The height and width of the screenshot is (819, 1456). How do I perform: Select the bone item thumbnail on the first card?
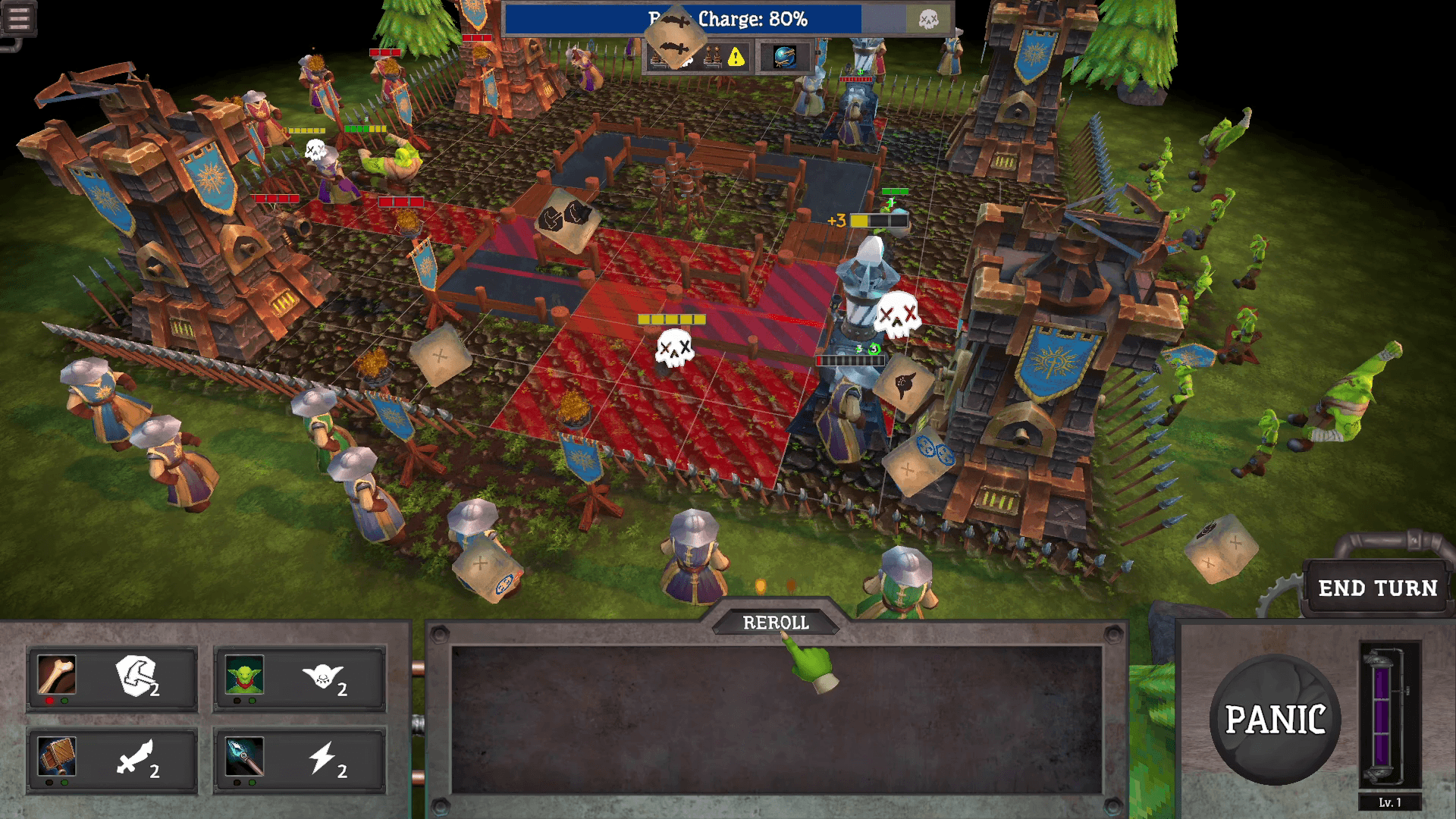pyautogui.click(x=58, y=675)
